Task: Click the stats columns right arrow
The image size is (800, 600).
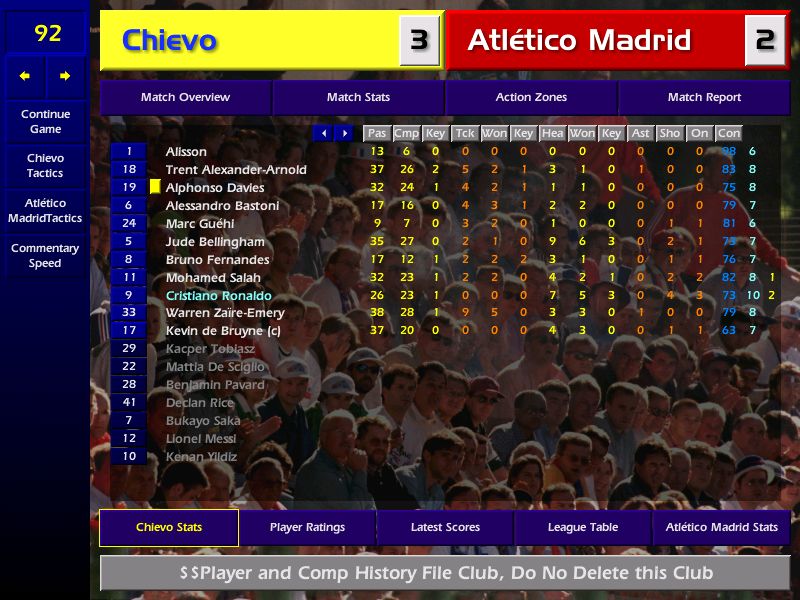Action: tap(344, 133)
